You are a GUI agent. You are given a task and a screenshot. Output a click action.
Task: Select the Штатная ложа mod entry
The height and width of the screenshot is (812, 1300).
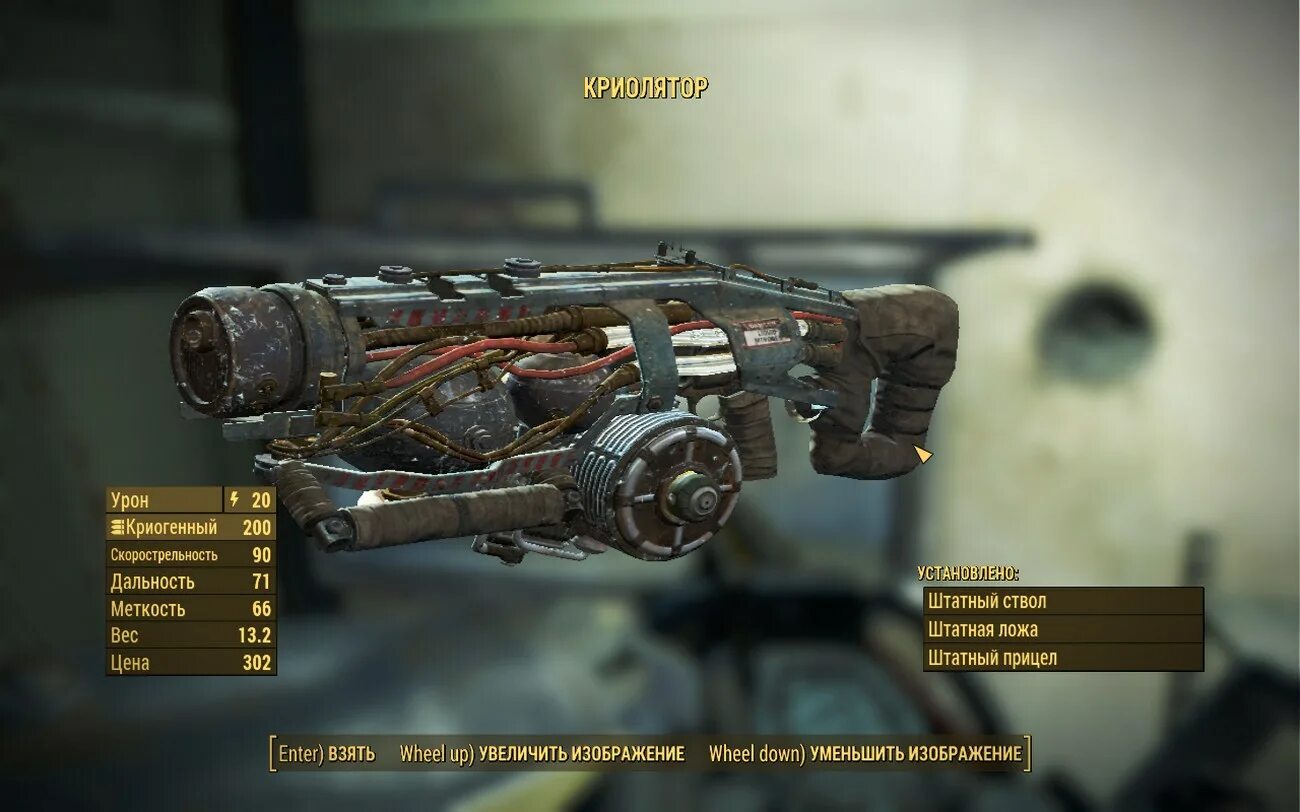(1062, 629)
